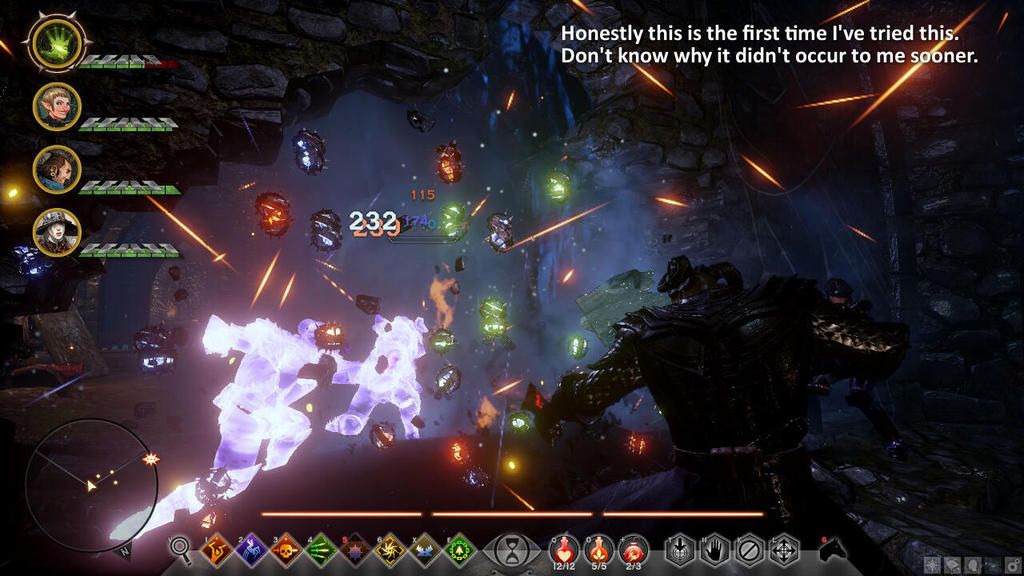
Task: Click the magnifying glass search icon
Action: pyautogui.click(x=181, y=548)
